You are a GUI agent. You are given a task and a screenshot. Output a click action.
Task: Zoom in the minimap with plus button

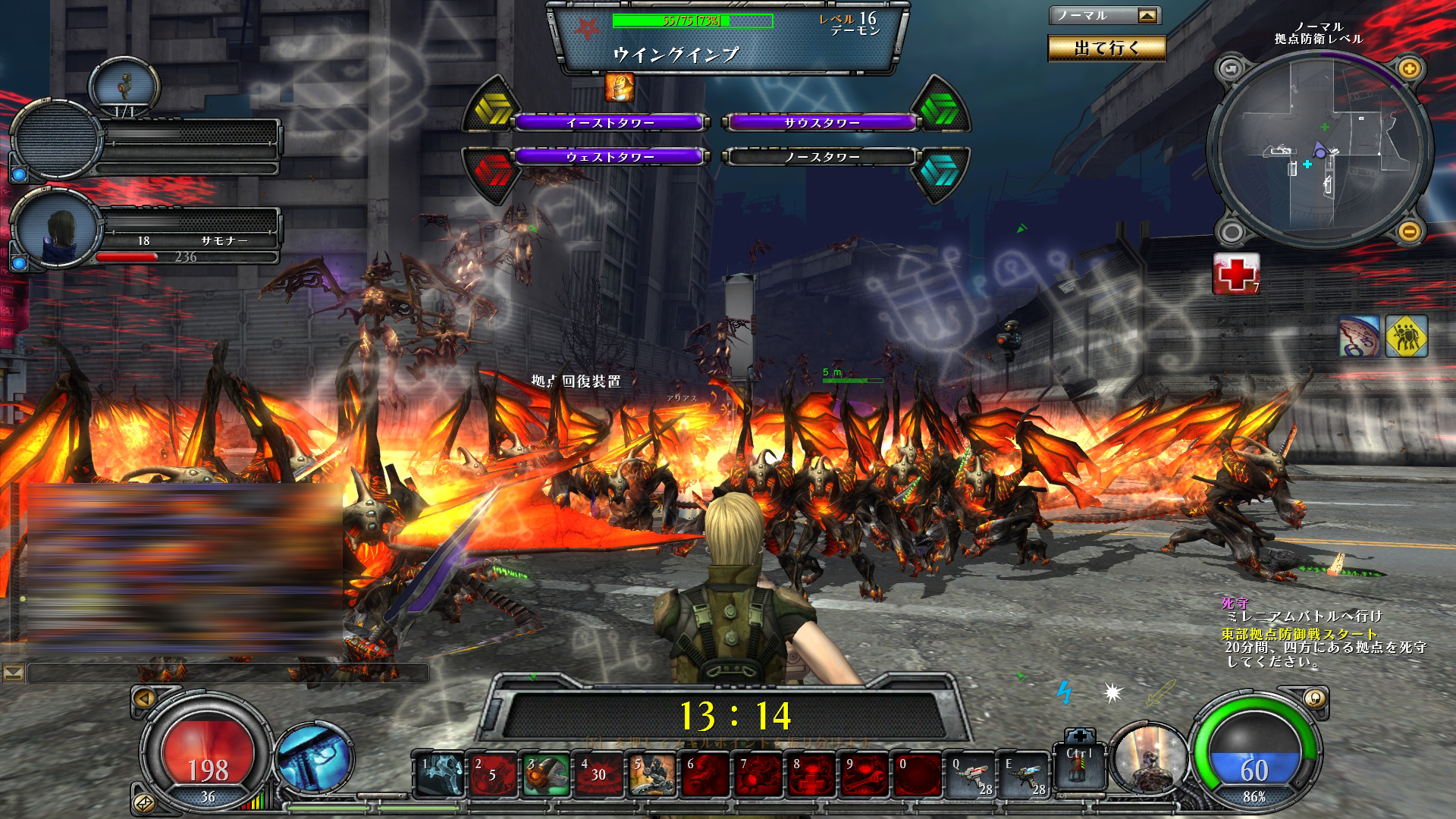click(x=1409, y=69)
